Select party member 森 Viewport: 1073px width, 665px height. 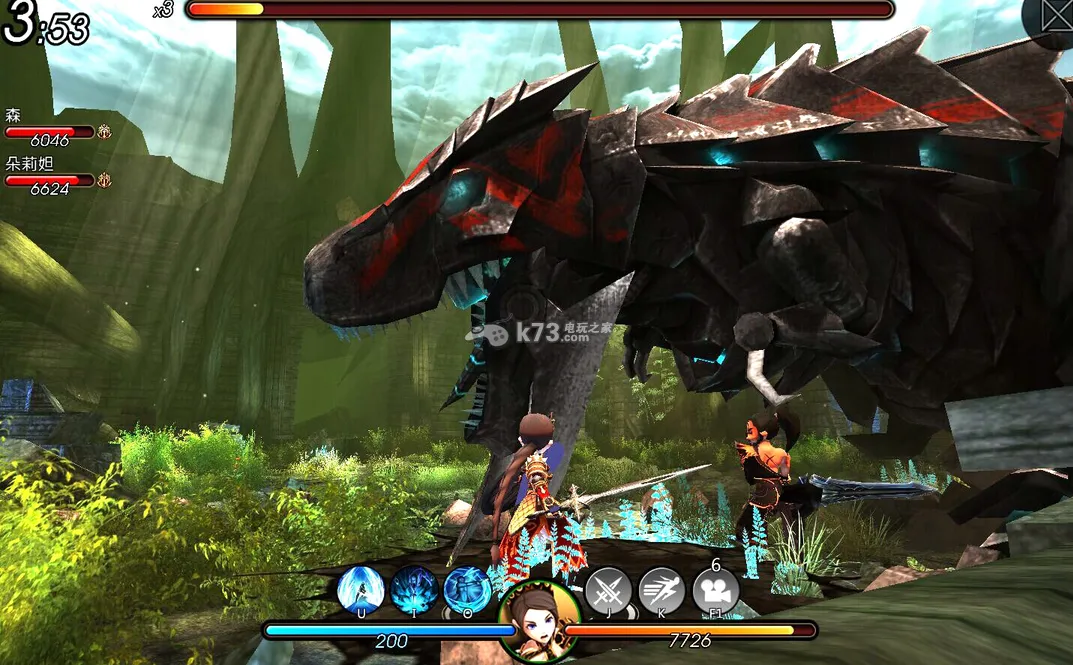point(50,130)
